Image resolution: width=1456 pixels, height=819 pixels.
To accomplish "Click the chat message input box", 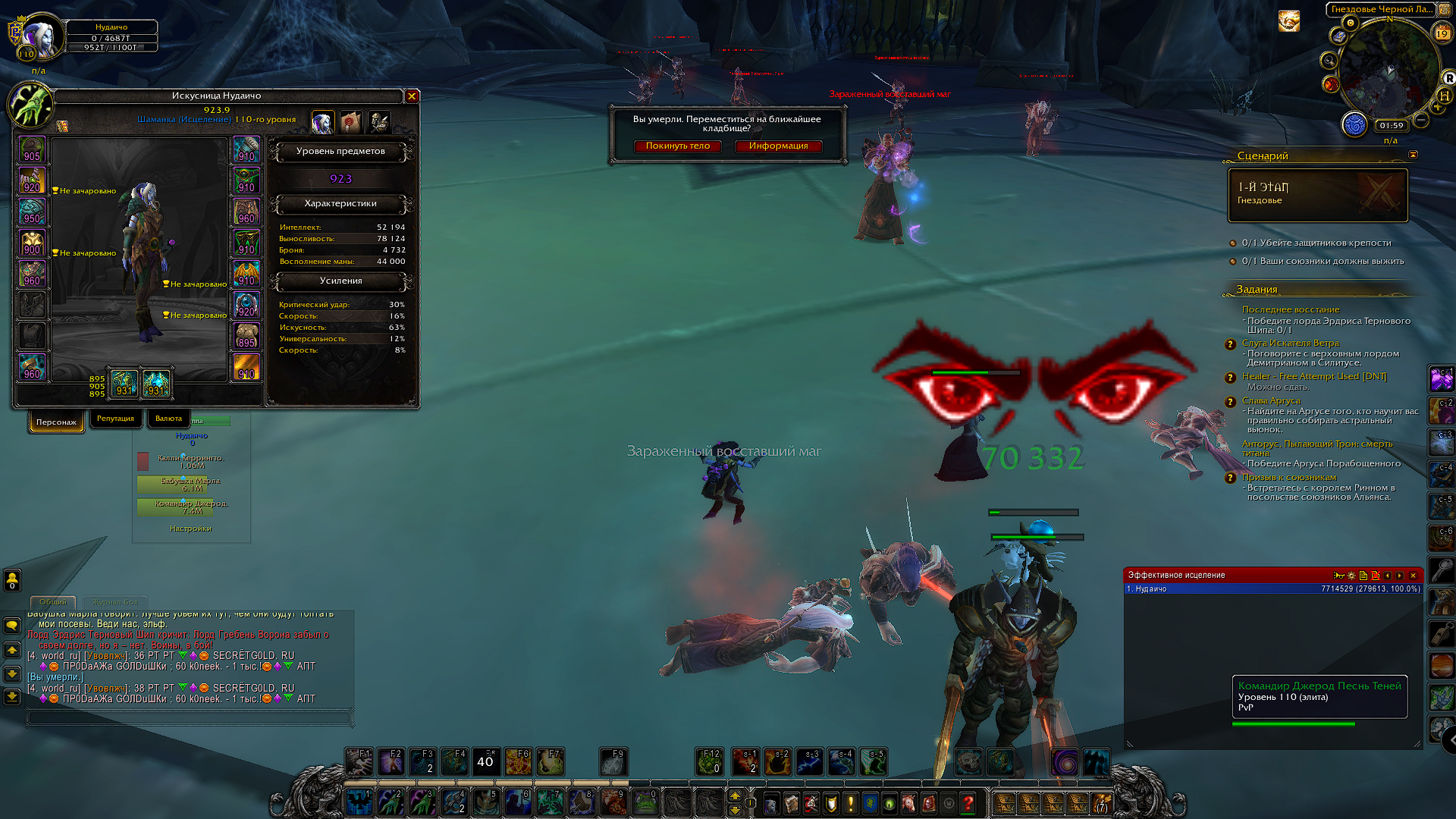I will coord(190,717).
